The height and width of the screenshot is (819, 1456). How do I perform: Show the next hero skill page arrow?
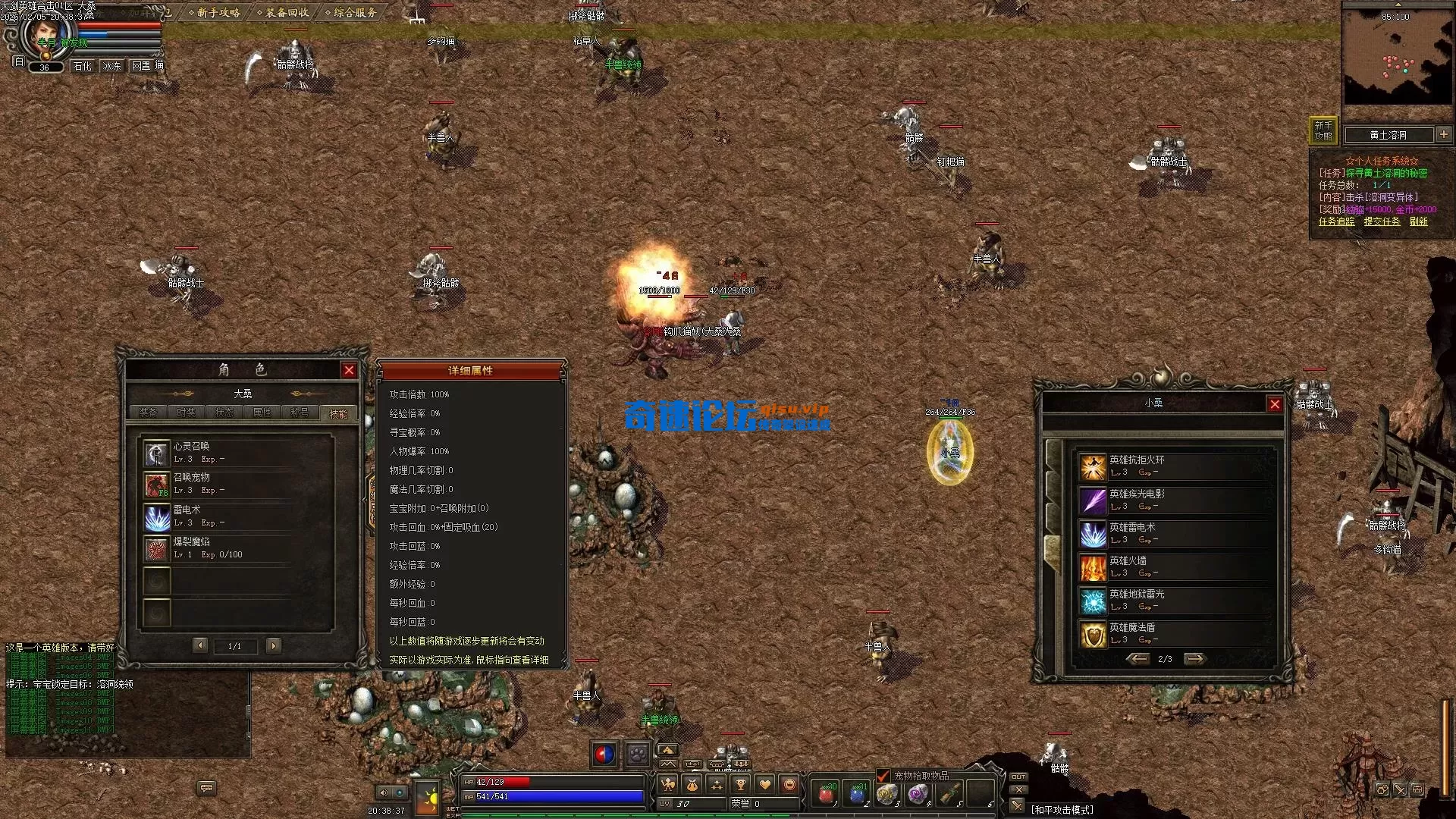coord(1194,659)
